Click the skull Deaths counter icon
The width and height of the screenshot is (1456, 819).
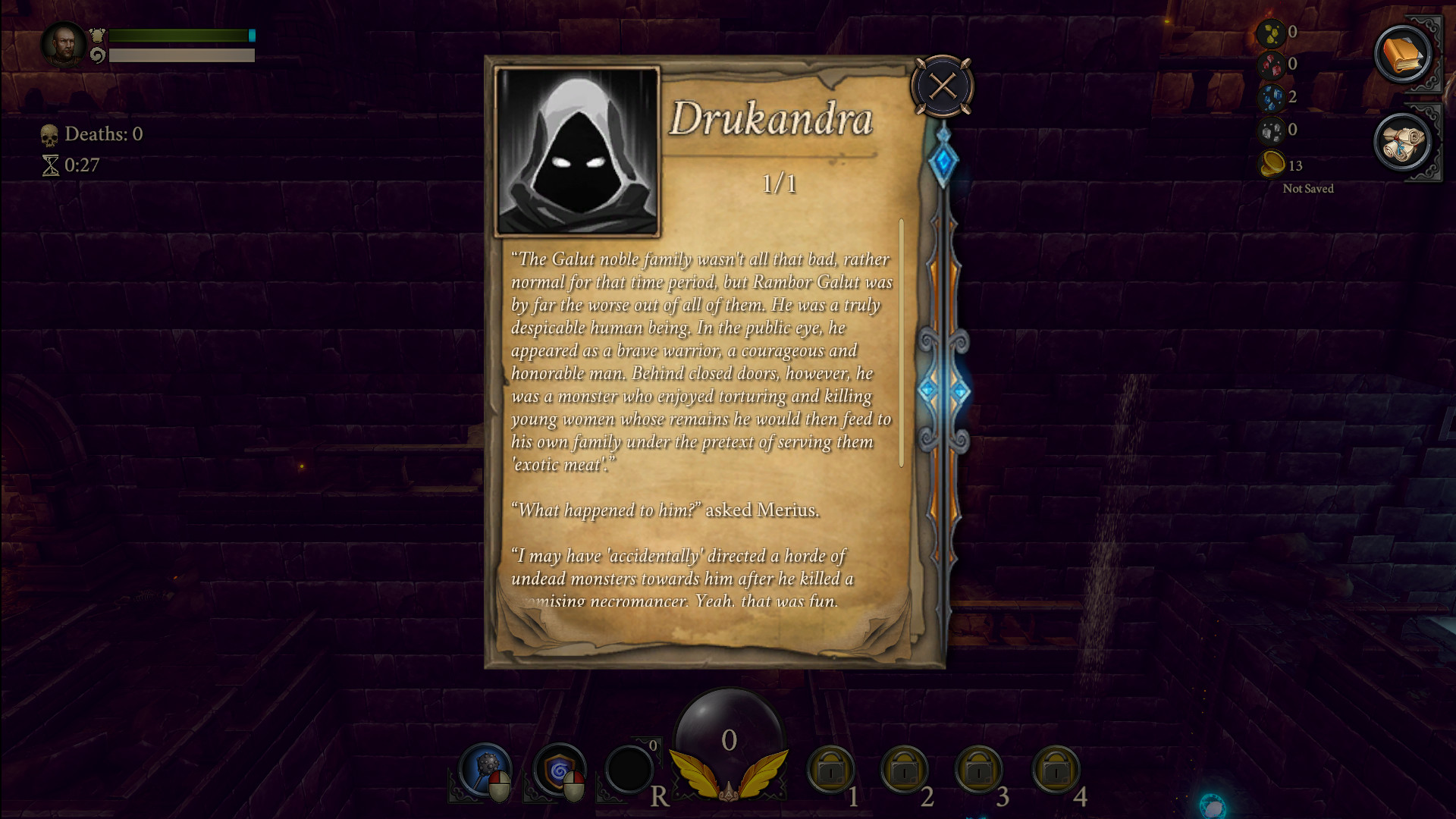tap(50, 134)
